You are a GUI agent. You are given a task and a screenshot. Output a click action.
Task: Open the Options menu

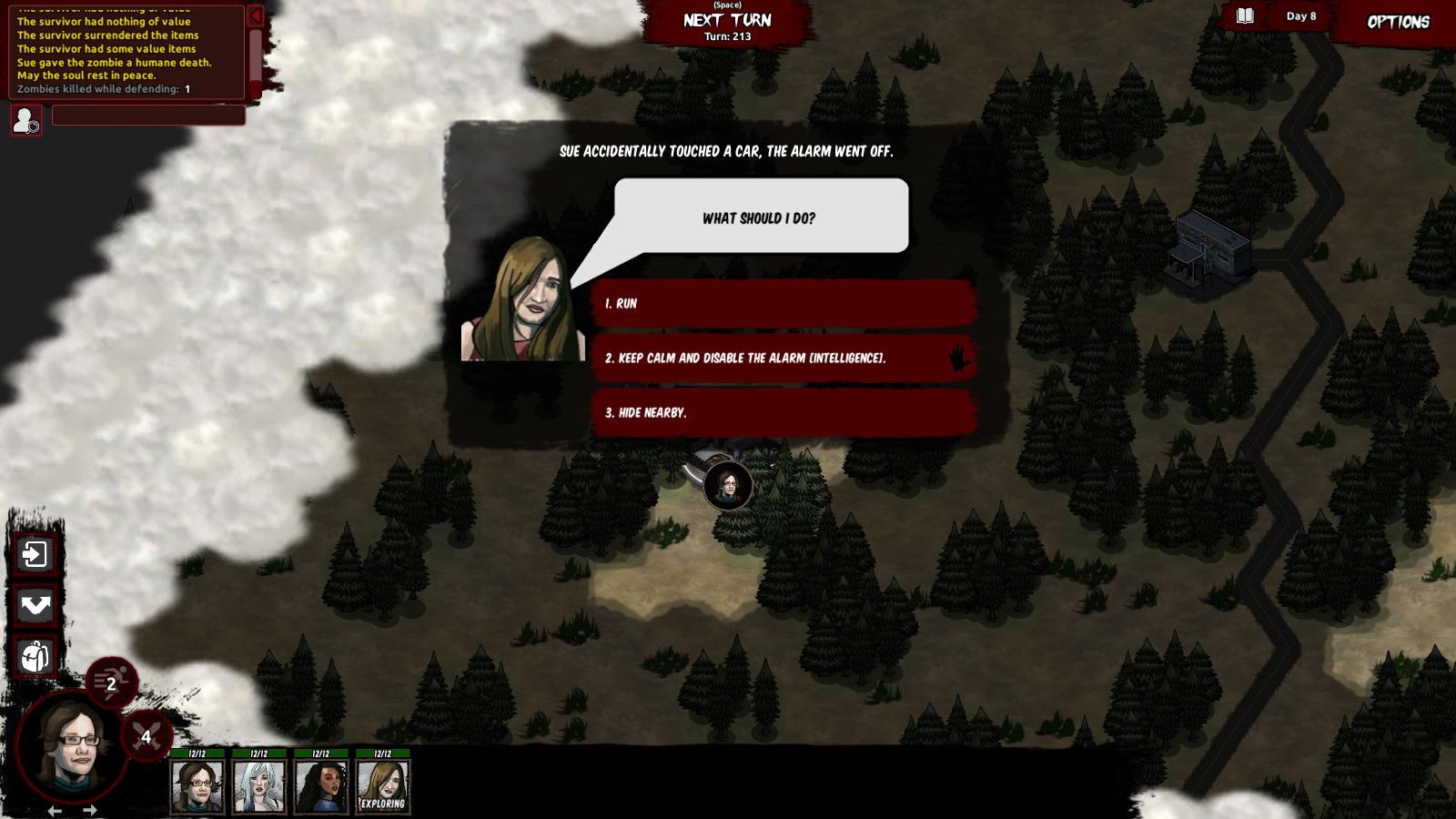[1398, 22]
